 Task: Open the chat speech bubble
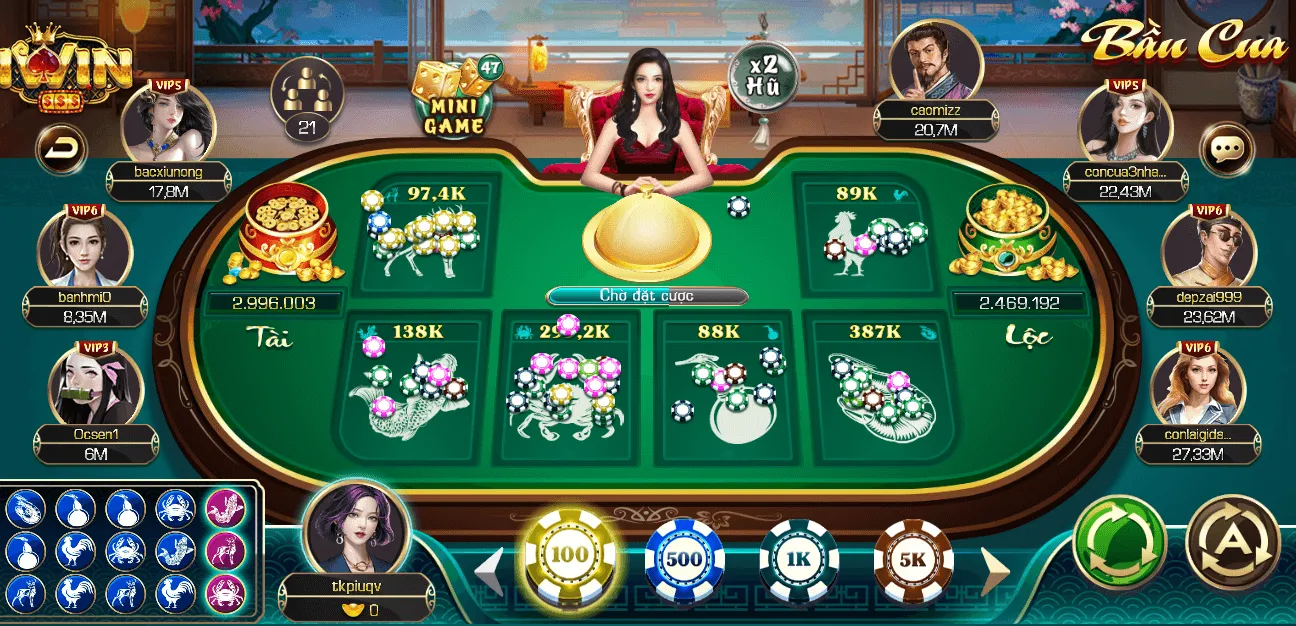click(1225, 150)
